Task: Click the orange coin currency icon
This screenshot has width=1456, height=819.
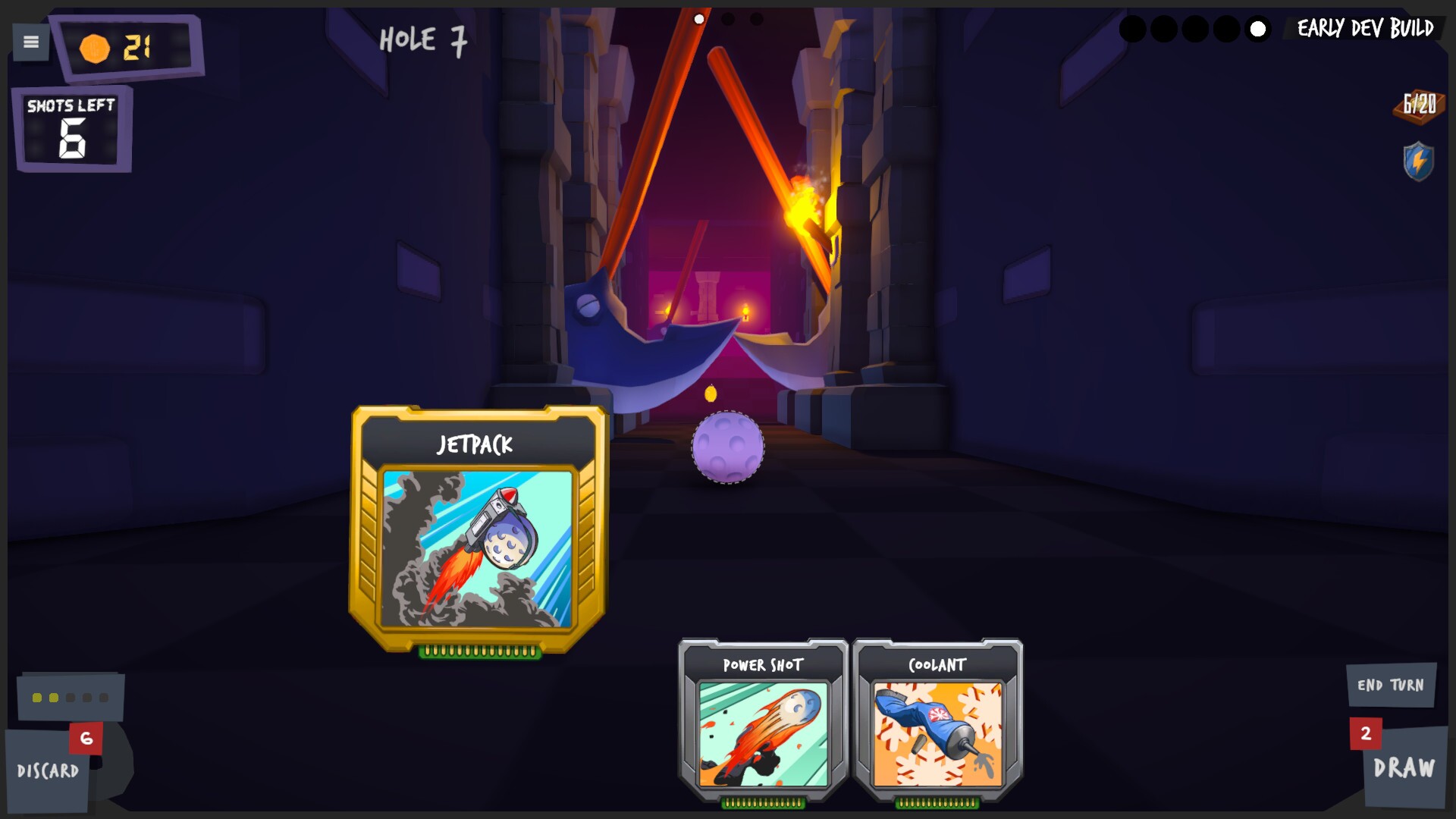Action: point(93,47)
